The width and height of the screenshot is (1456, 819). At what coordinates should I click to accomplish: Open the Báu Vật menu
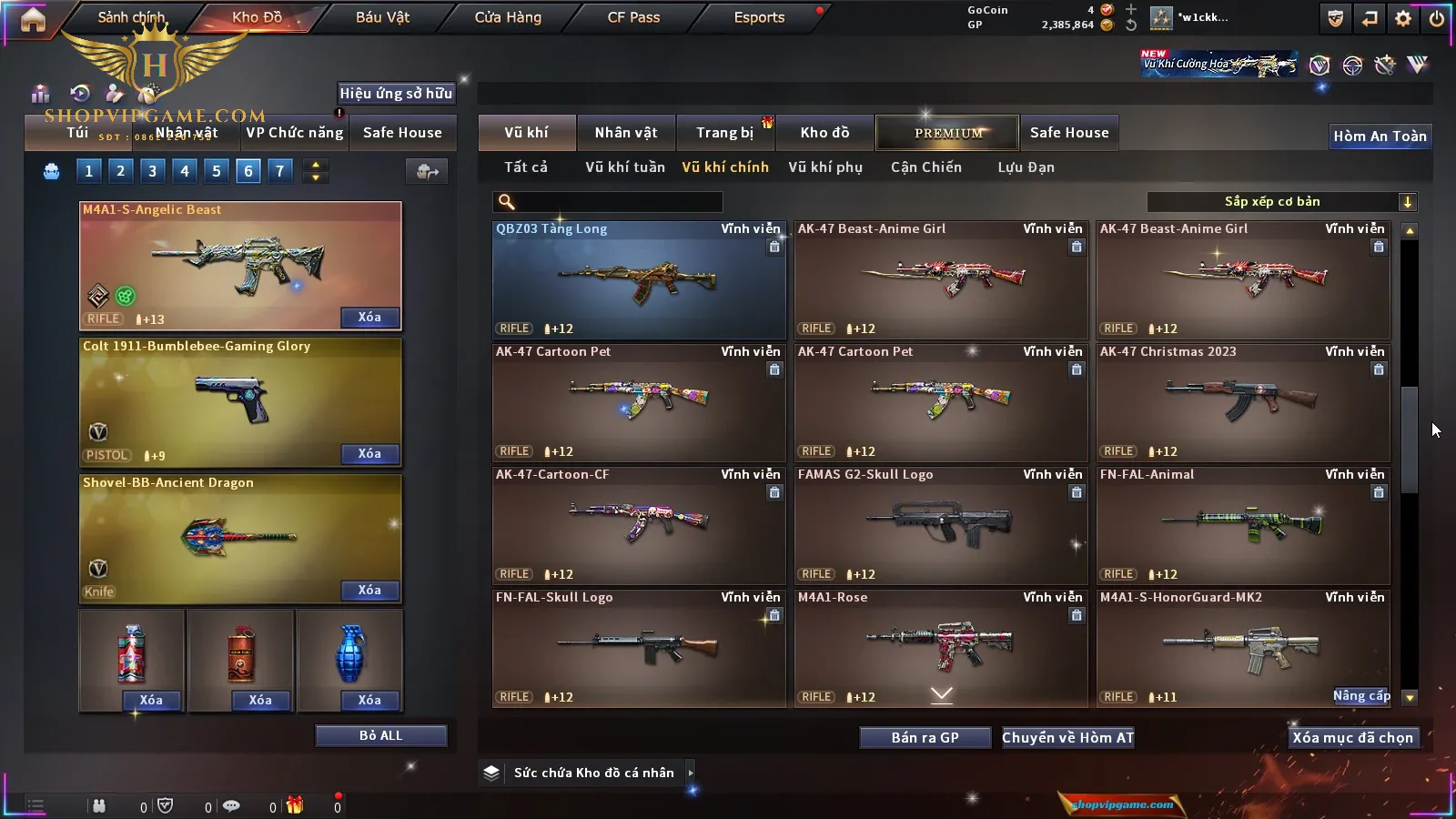pyautogui.click(x=382, y=17)
